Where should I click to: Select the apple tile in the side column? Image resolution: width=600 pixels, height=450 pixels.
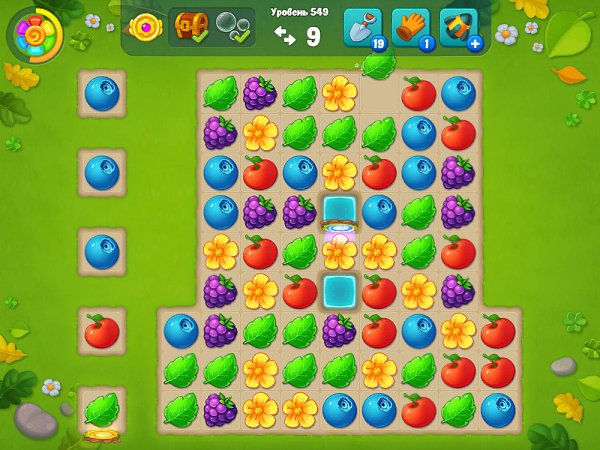(102, 330)
